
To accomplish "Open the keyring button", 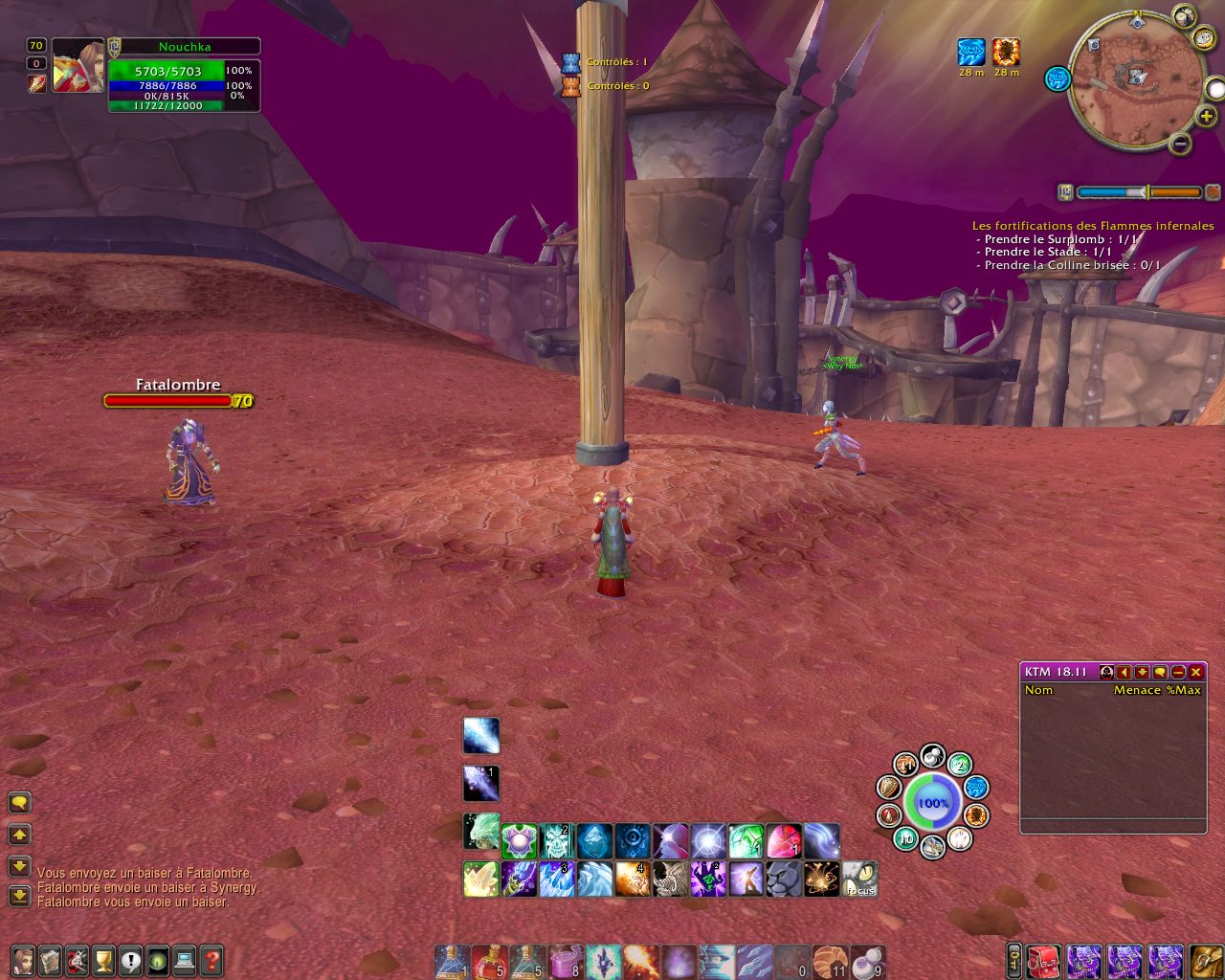I will [1013, 961].
